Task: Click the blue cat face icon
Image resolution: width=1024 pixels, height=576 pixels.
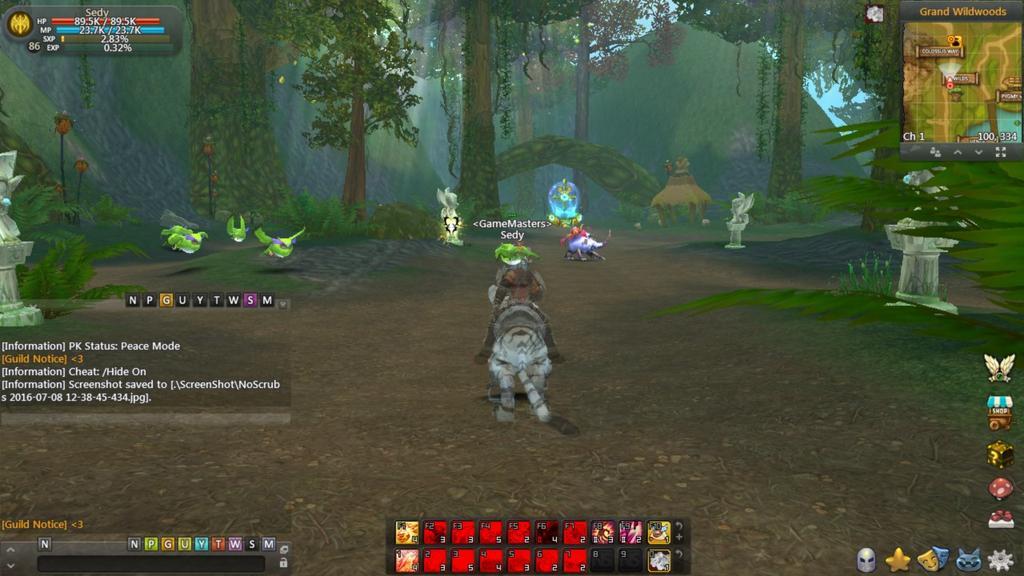Action: 966,560
